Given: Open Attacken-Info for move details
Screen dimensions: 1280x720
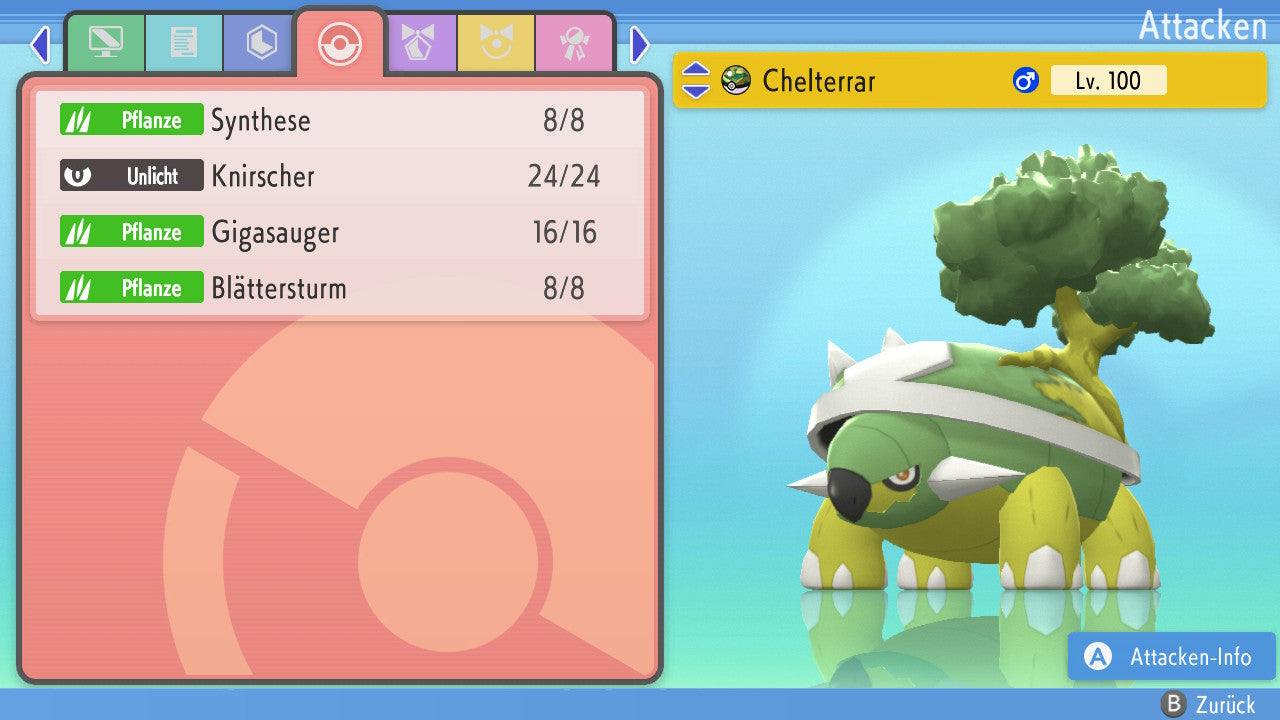Looking at the screenshot, I should pos(1171,657).
